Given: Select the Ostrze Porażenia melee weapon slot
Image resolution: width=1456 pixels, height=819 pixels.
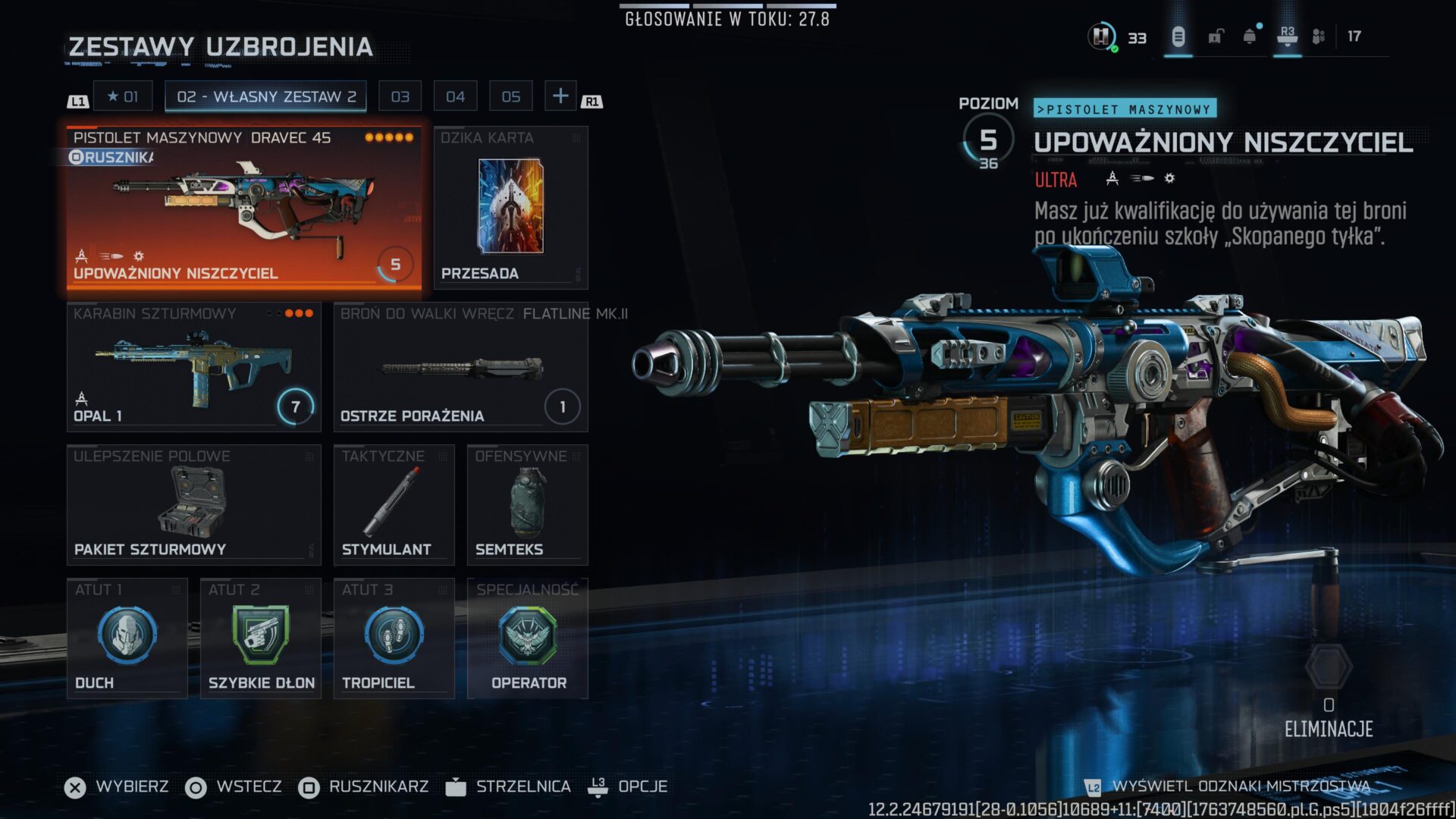Looking at the screenshot, I should click(460, 367).
